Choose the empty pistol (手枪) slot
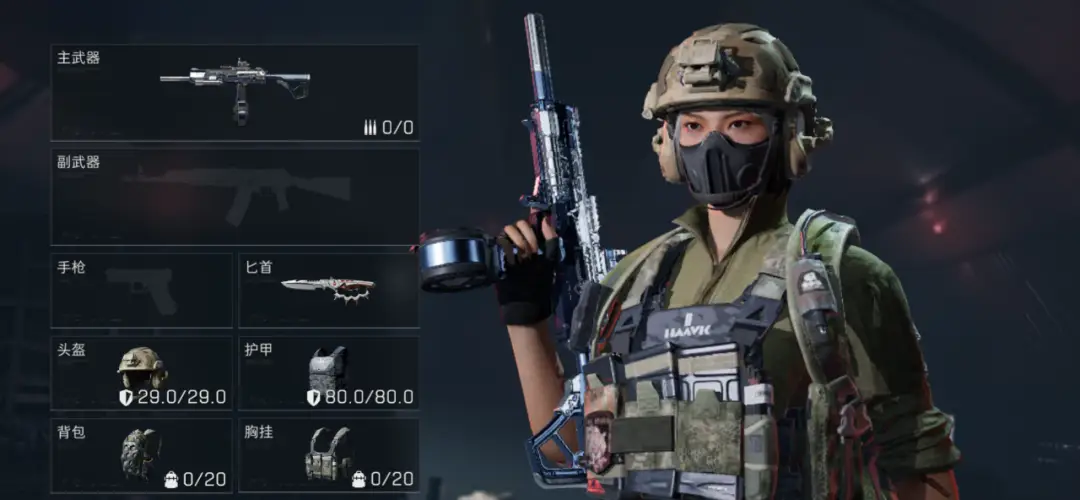 (x=142, y=290)
